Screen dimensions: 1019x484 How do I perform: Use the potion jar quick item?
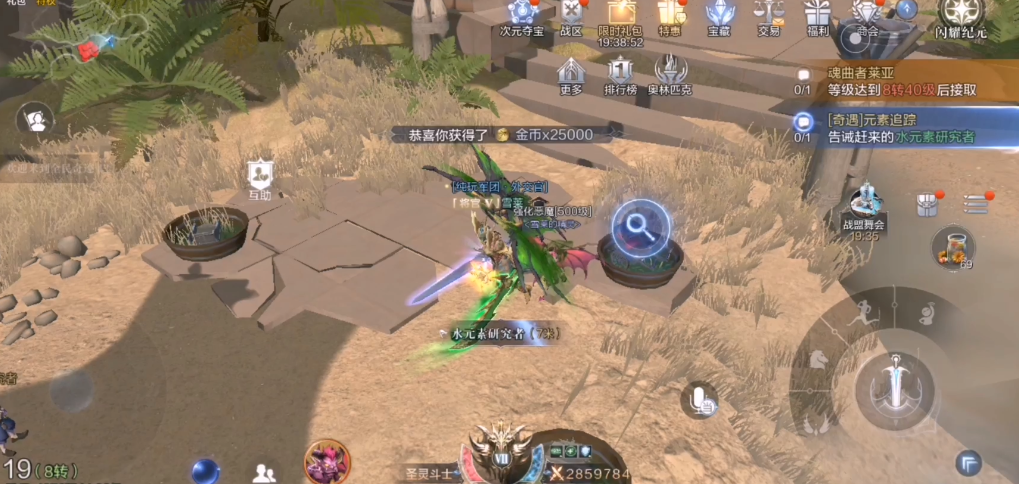click(952, 247)
